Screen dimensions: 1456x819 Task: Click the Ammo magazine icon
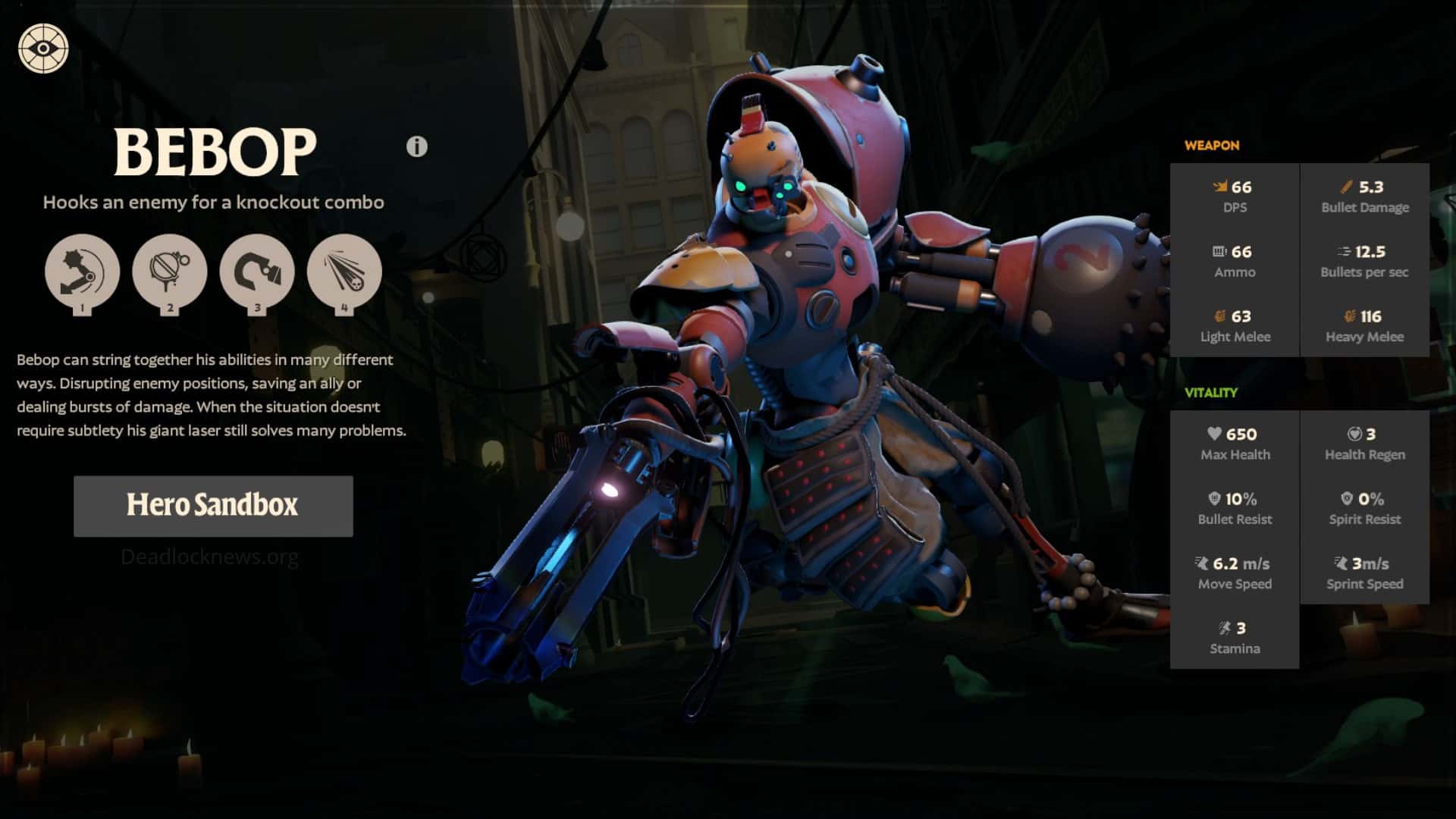pyautogui.click(x=1219, y=252)
